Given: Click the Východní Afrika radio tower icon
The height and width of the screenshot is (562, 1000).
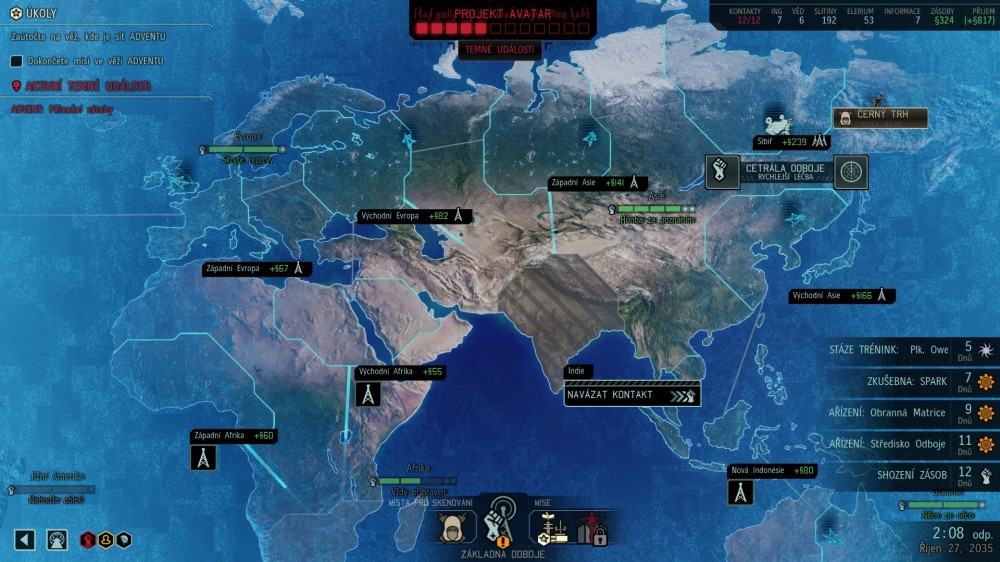Looking at the screenshot, I should [x=368, y=394].
